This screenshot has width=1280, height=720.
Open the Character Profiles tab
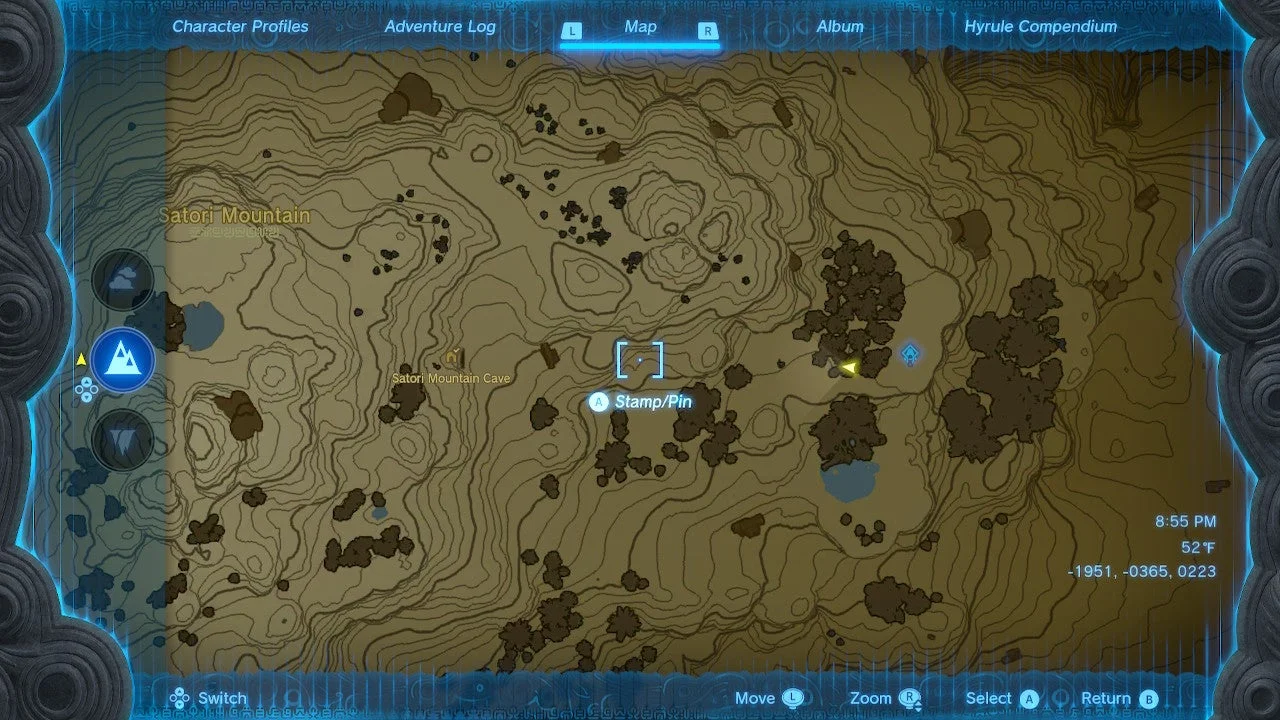point(240,27)
